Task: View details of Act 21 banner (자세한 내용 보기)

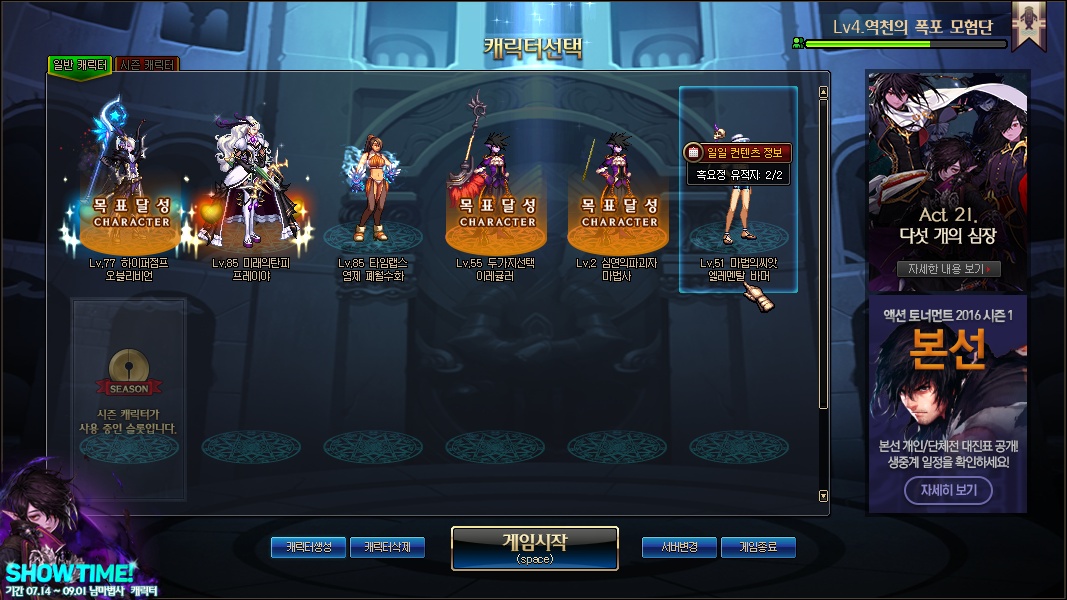Action: (948, 269)
